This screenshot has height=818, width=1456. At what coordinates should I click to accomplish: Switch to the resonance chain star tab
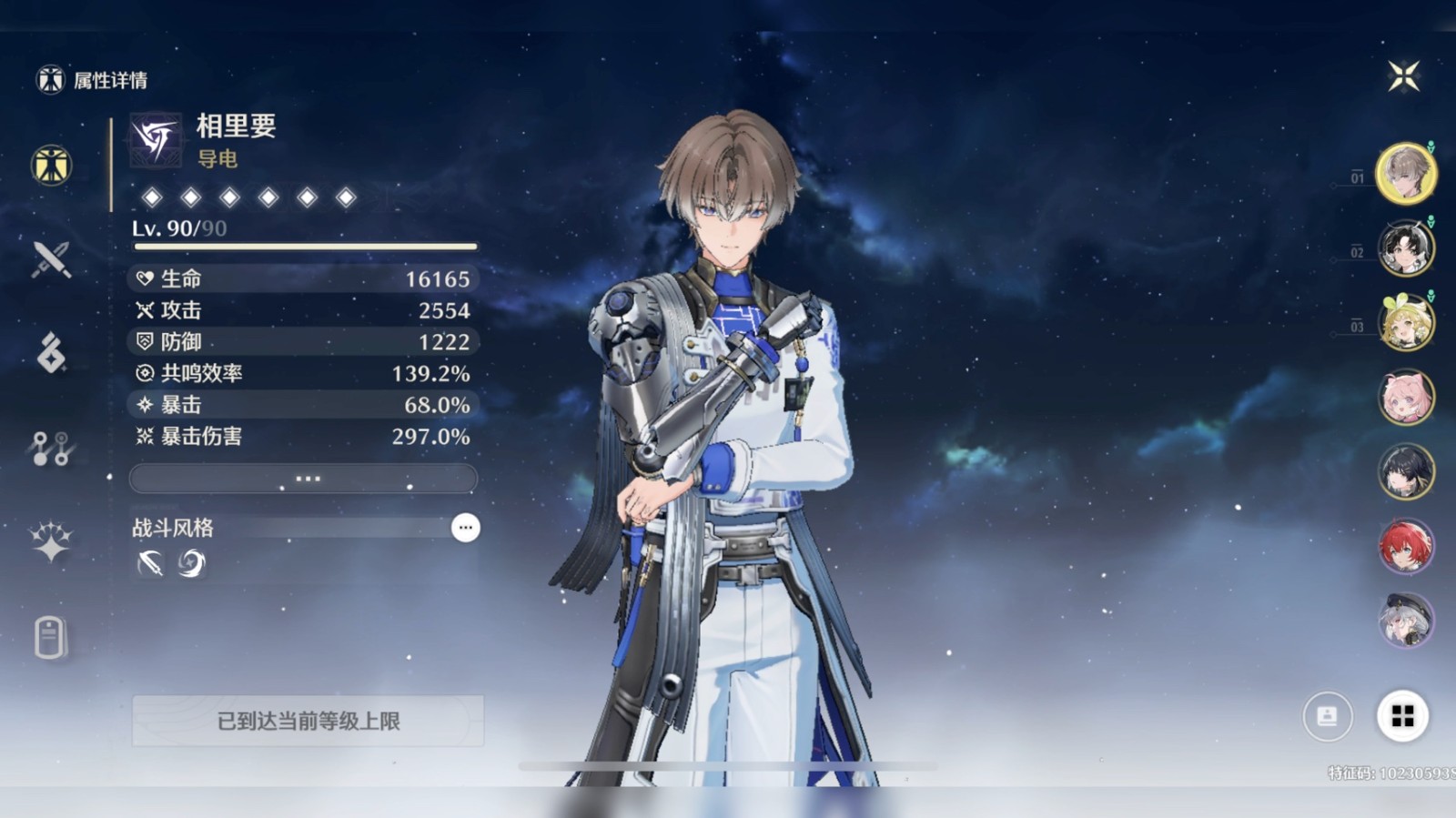[51, 542]
